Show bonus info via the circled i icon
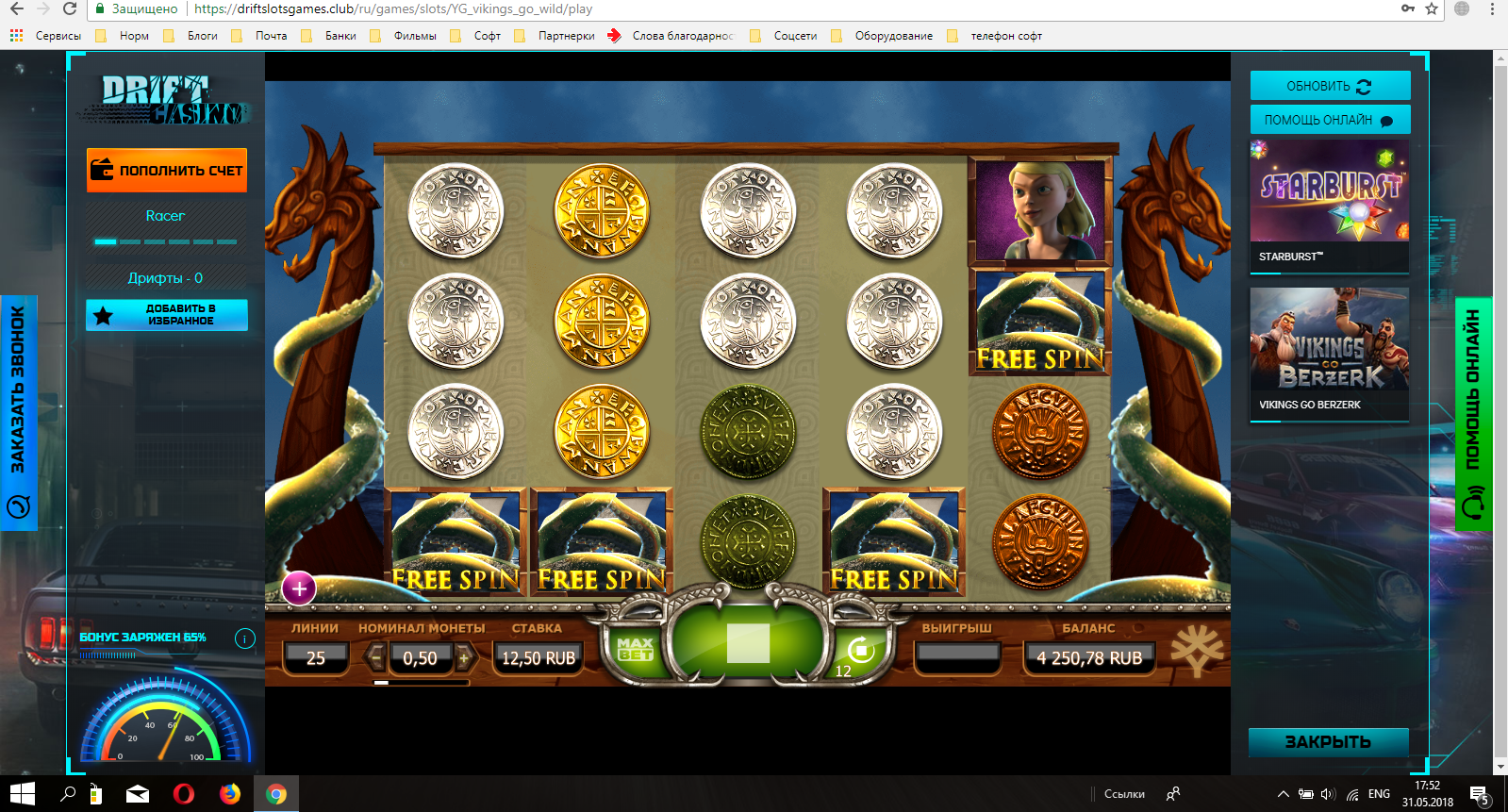Screen dimensions: 1508x812 pos(245,638)
